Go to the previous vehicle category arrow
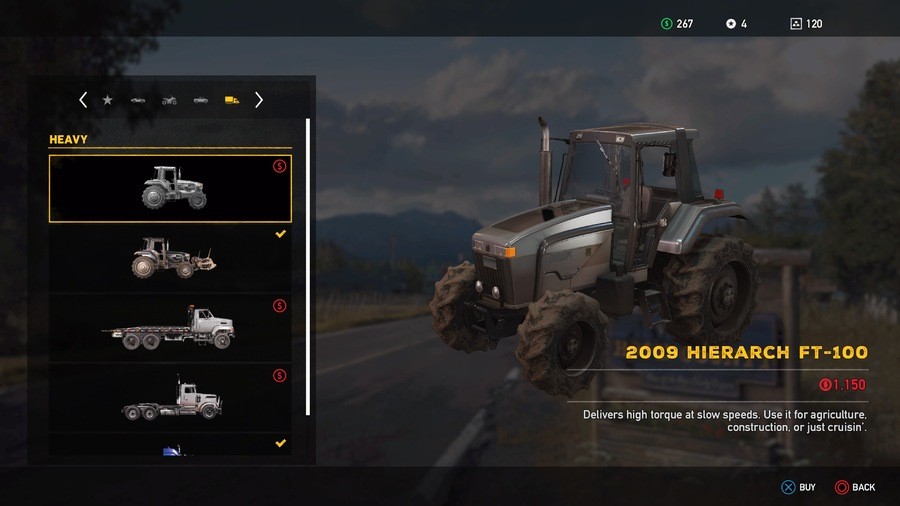Screen dimensions: 900x506 (x=83, y=100)
